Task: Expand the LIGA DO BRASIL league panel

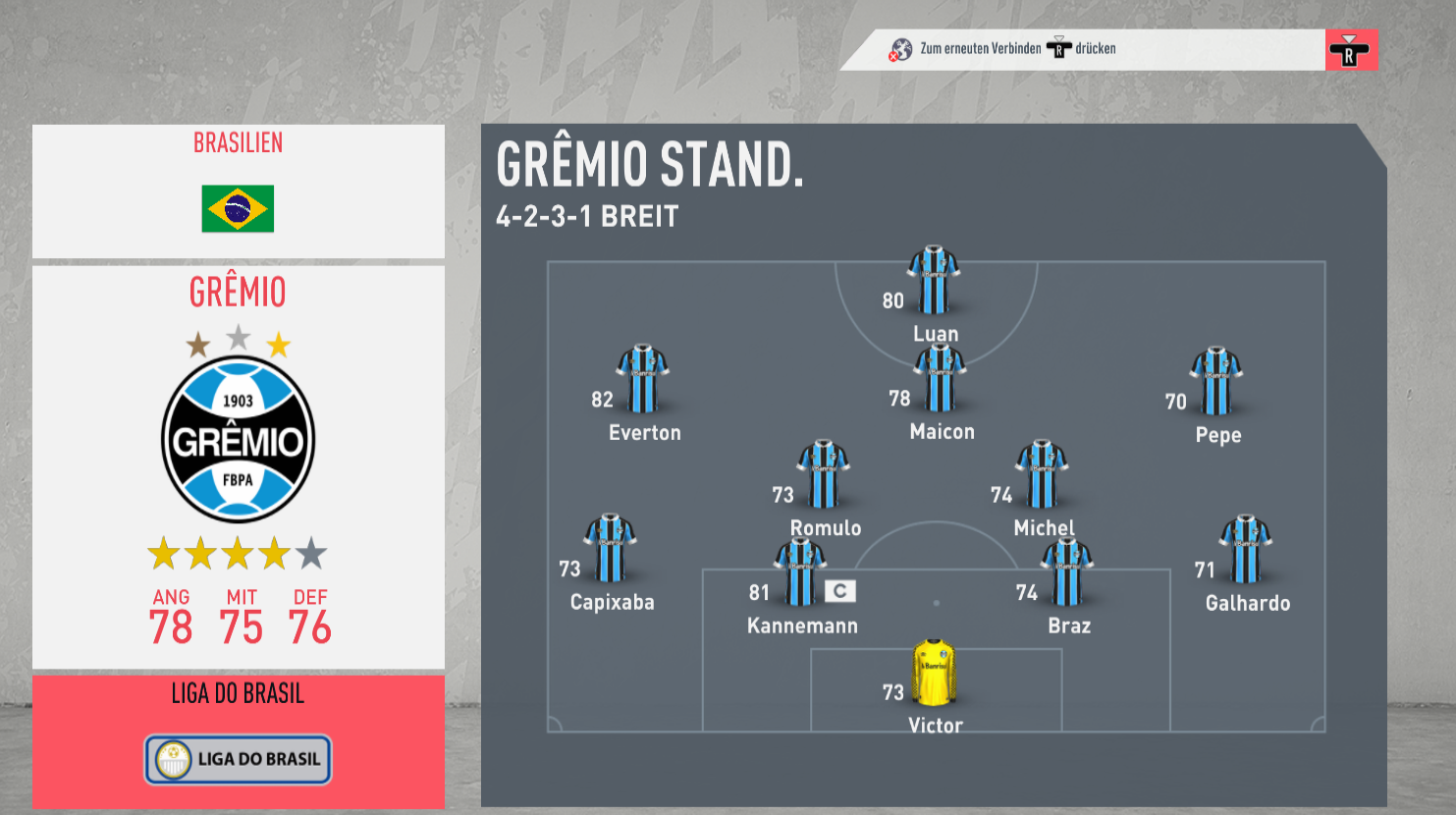Action: pos(238,693)
